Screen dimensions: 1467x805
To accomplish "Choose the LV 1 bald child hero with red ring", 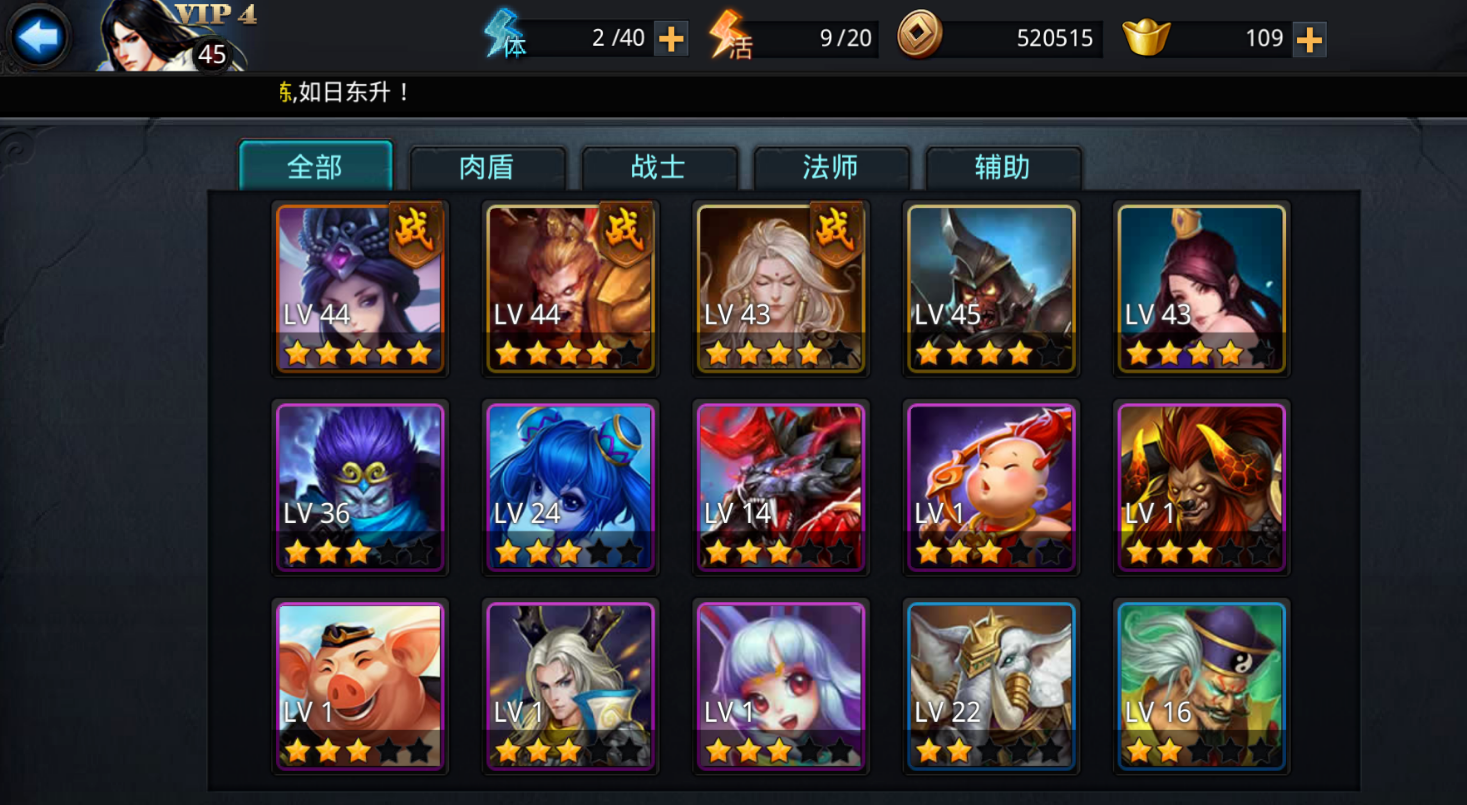I will (x=991, y=487).
